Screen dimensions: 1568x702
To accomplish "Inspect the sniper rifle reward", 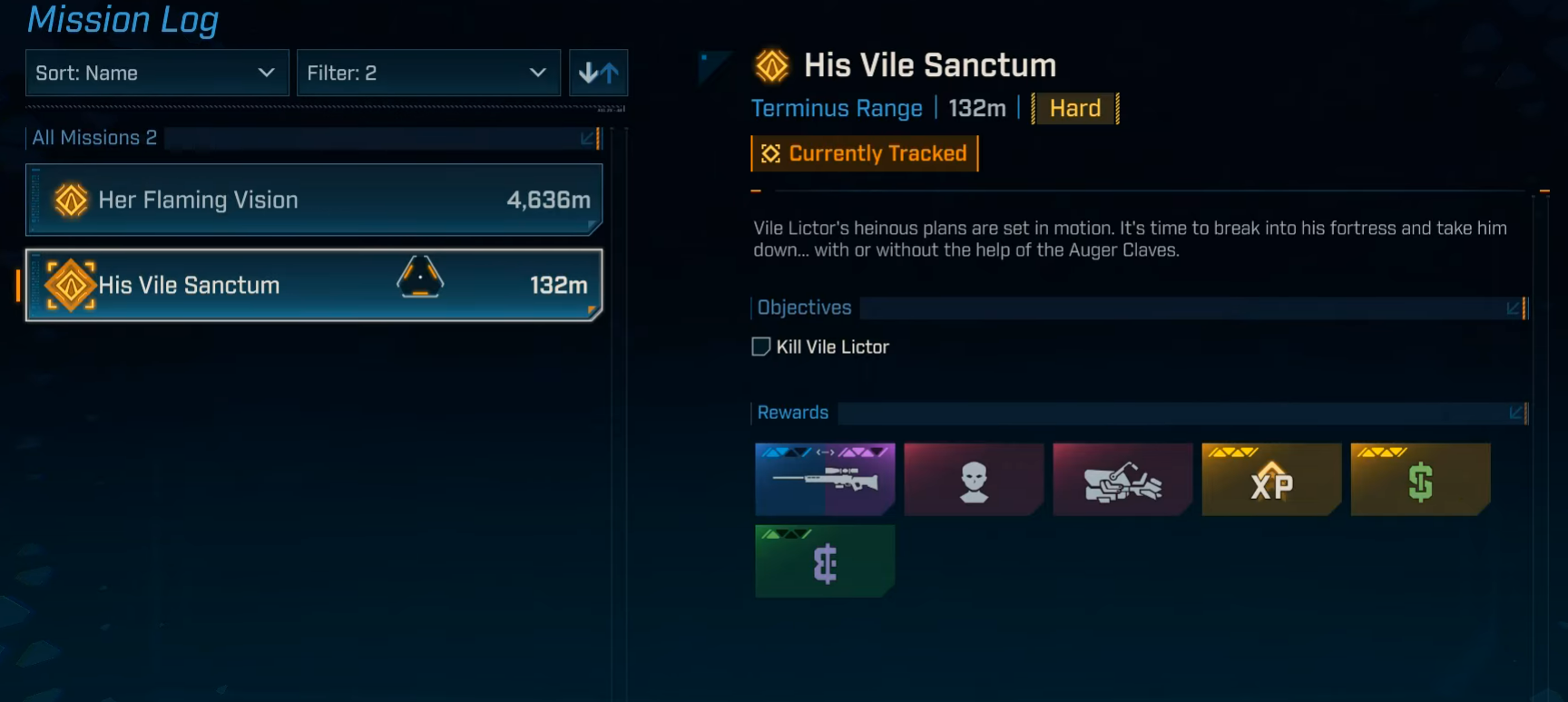I will point(825,479).
